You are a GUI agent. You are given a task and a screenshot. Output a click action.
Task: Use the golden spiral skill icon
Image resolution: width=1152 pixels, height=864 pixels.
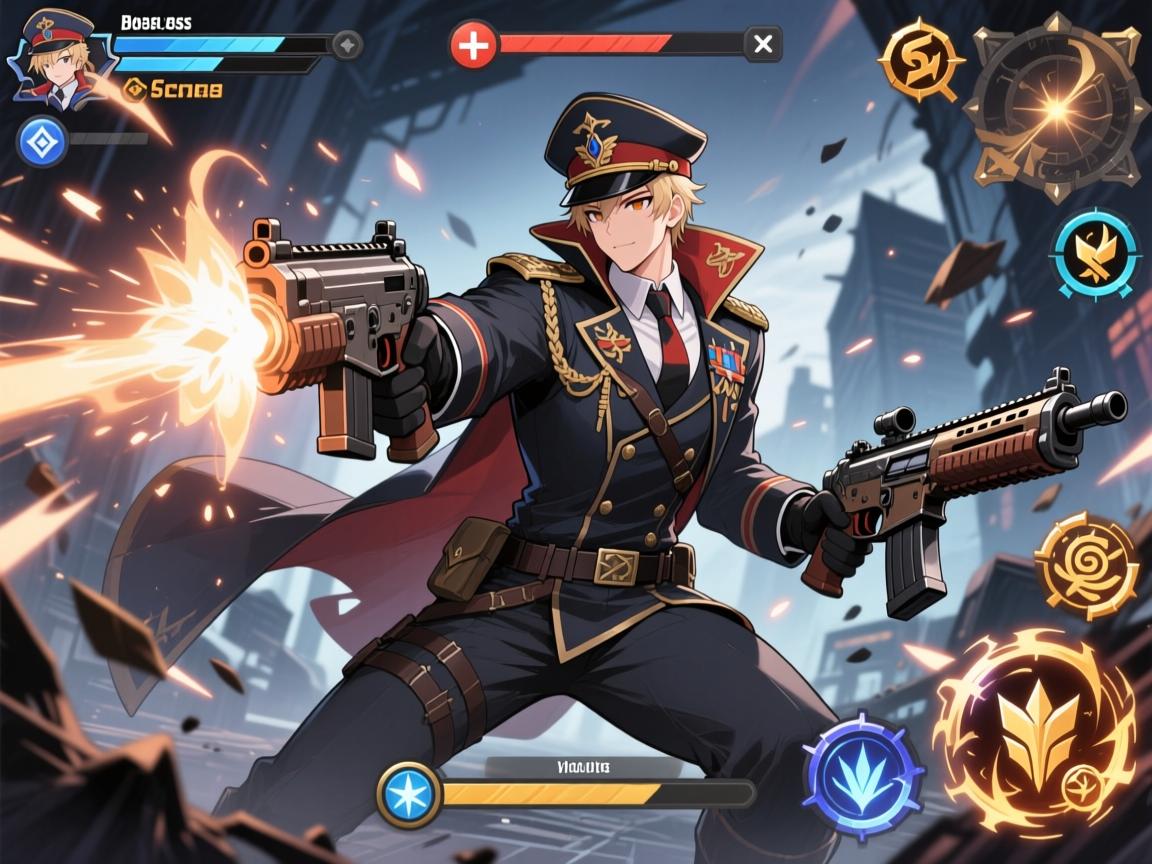tap(1087, 565)
